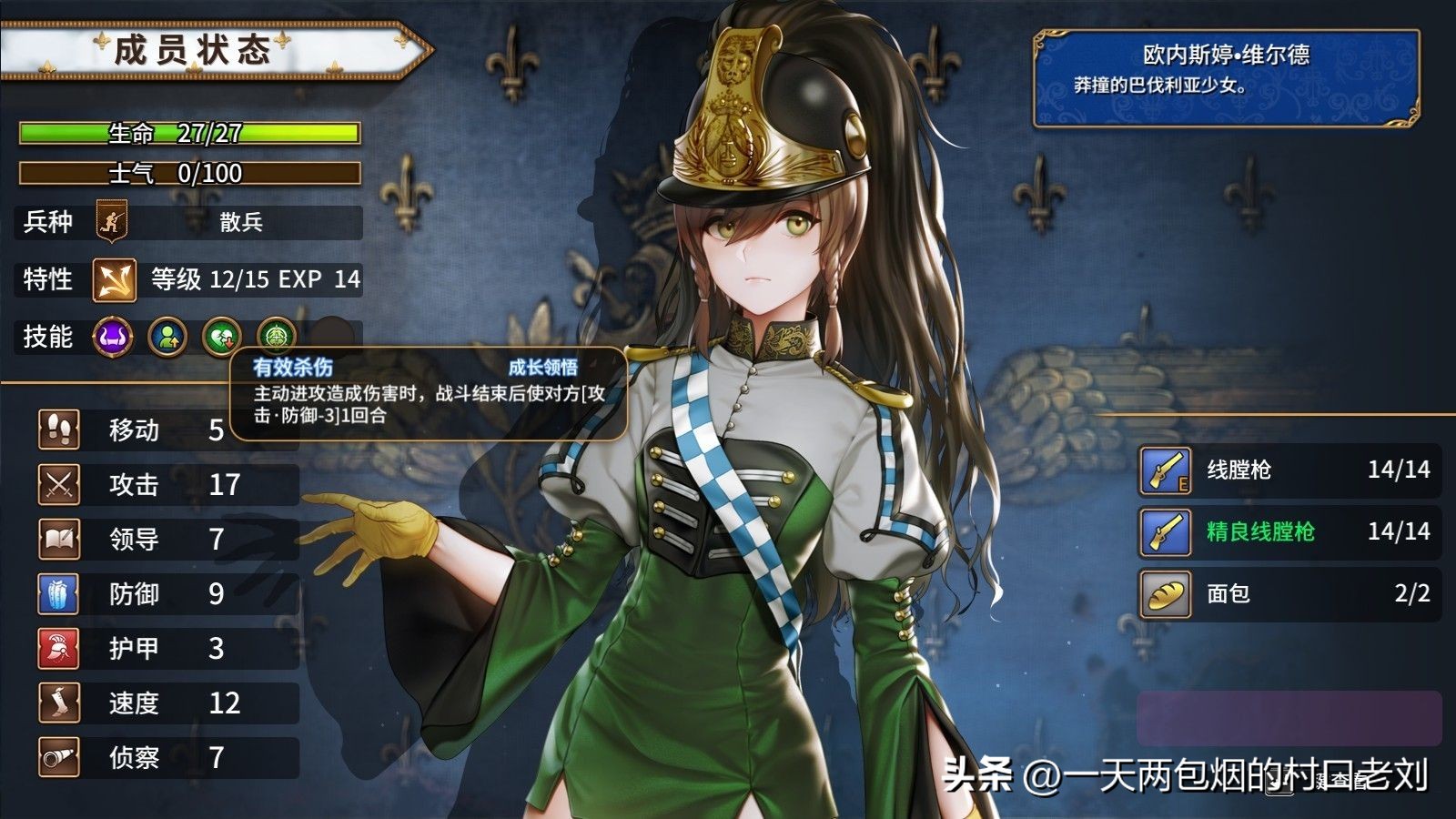
Task: Click the skirmisher unit type badge
Action: 111,222
